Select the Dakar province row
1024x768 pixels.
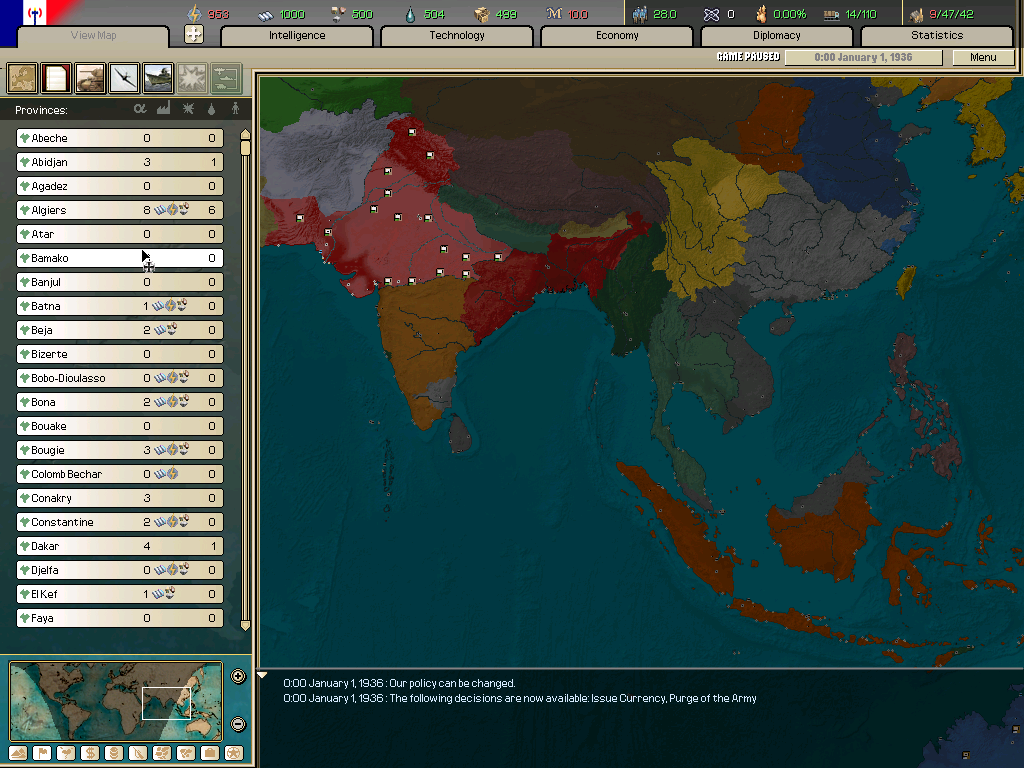click(120, 546)
